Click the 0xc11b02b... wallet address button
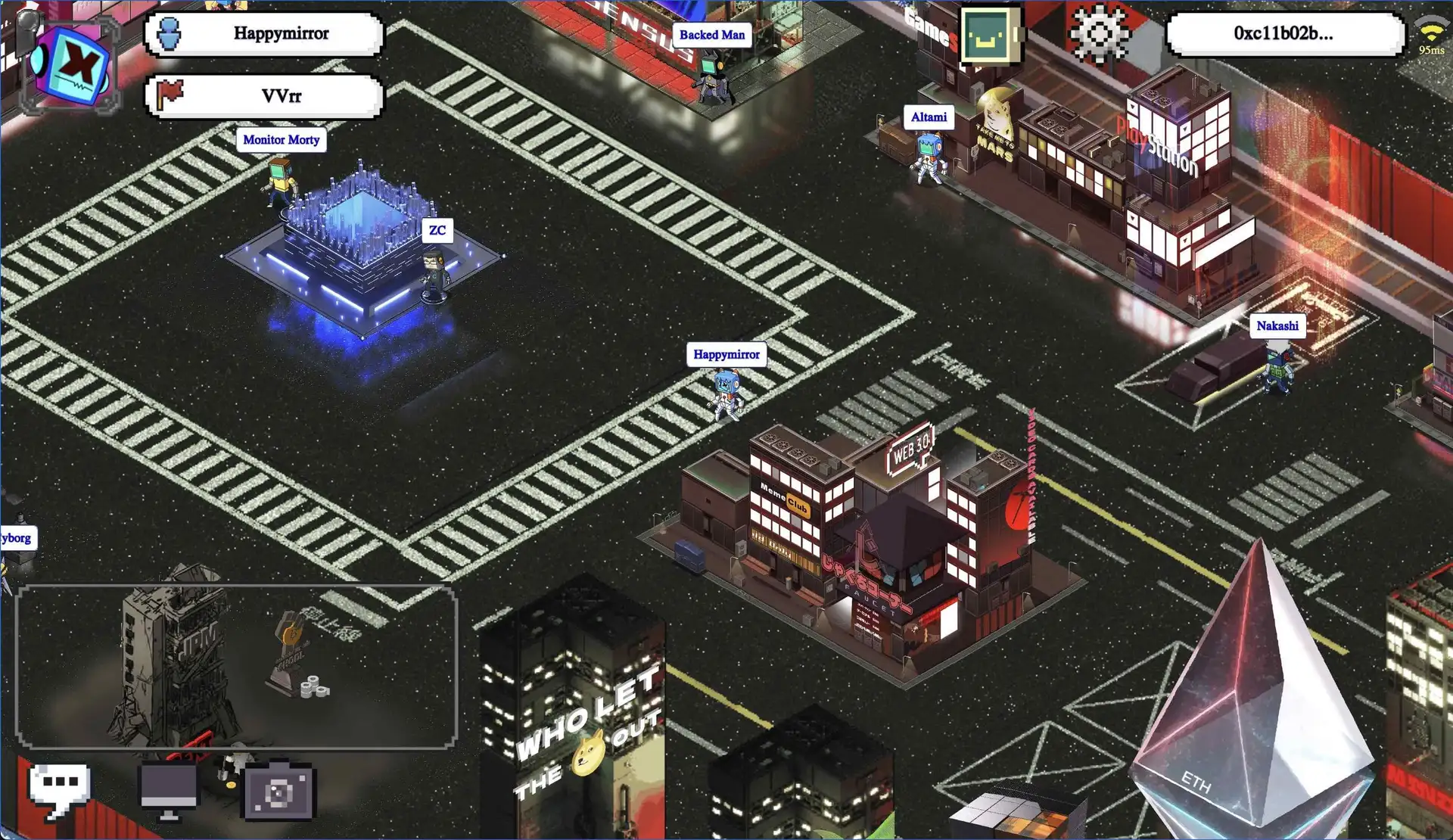 tap(1283, 34)
